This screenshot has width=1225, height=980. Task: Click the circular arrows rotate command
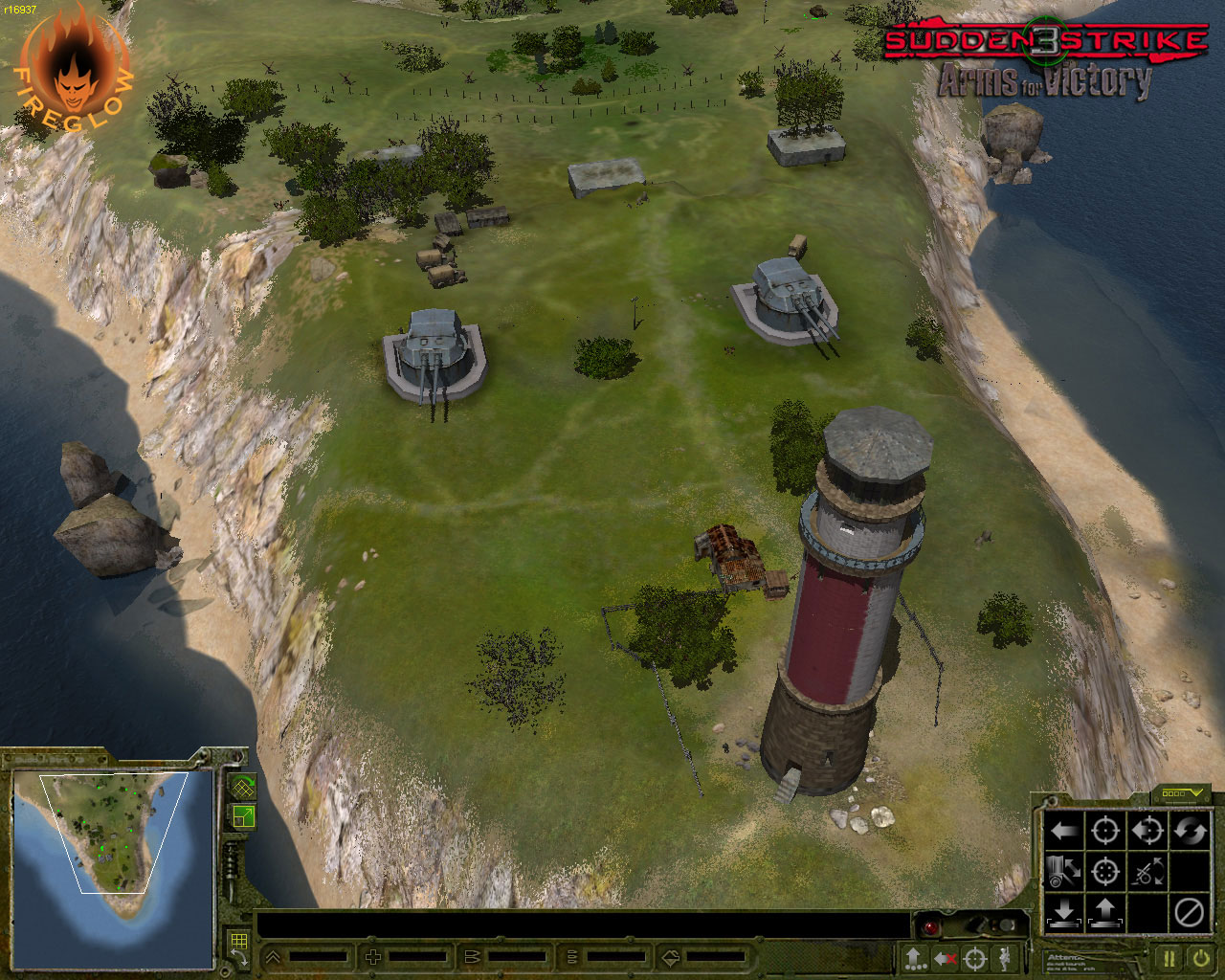coord(1190,831)
